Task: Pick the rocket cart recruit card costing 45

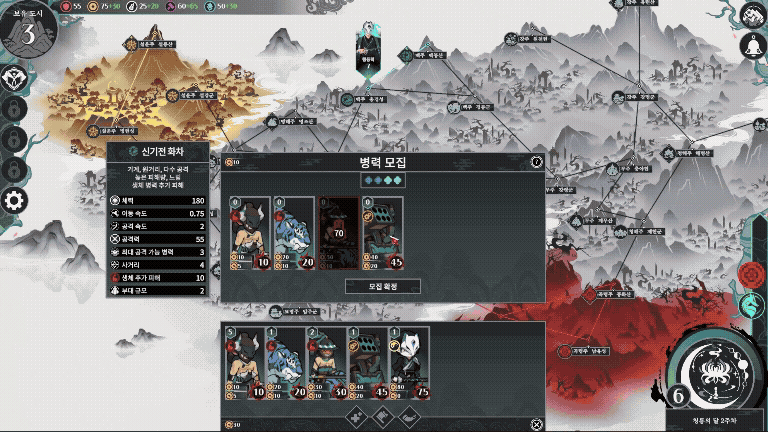Action: (382, 234)
